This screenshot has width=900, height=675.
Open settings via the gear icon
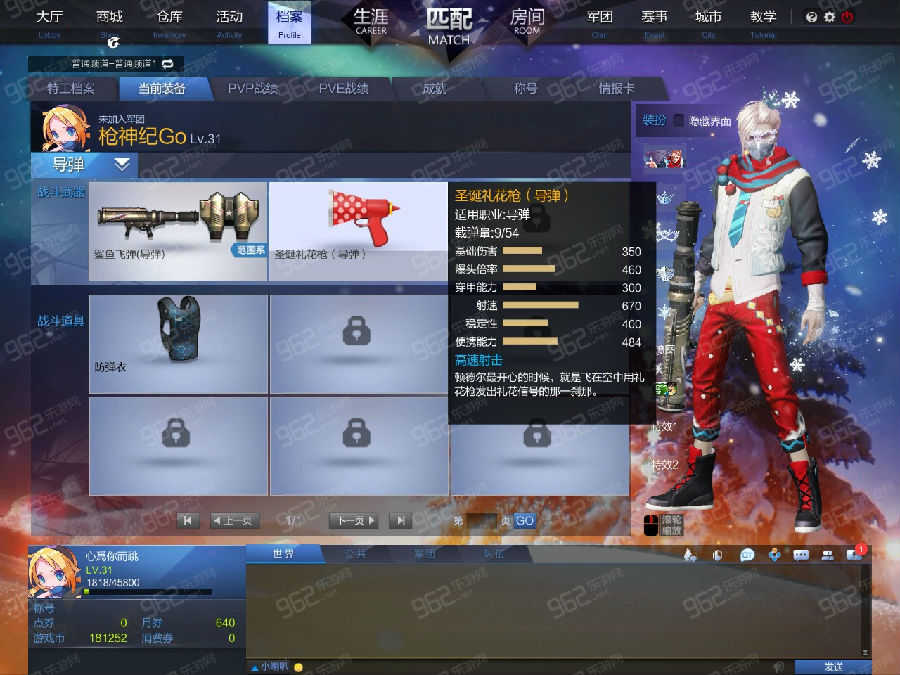click(x=829, y=17)
